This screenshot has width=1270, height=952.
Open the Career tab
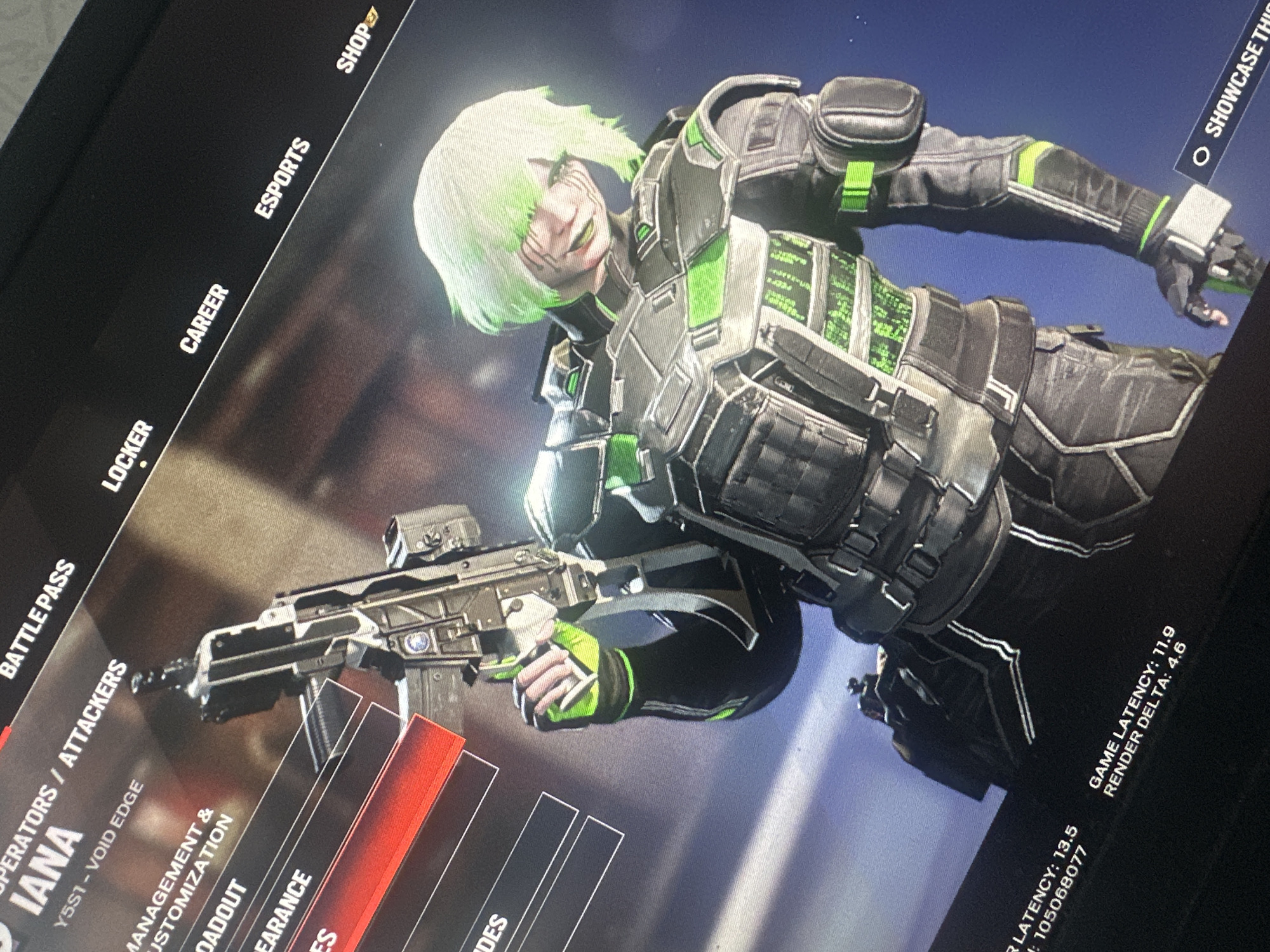pos(204,319)
